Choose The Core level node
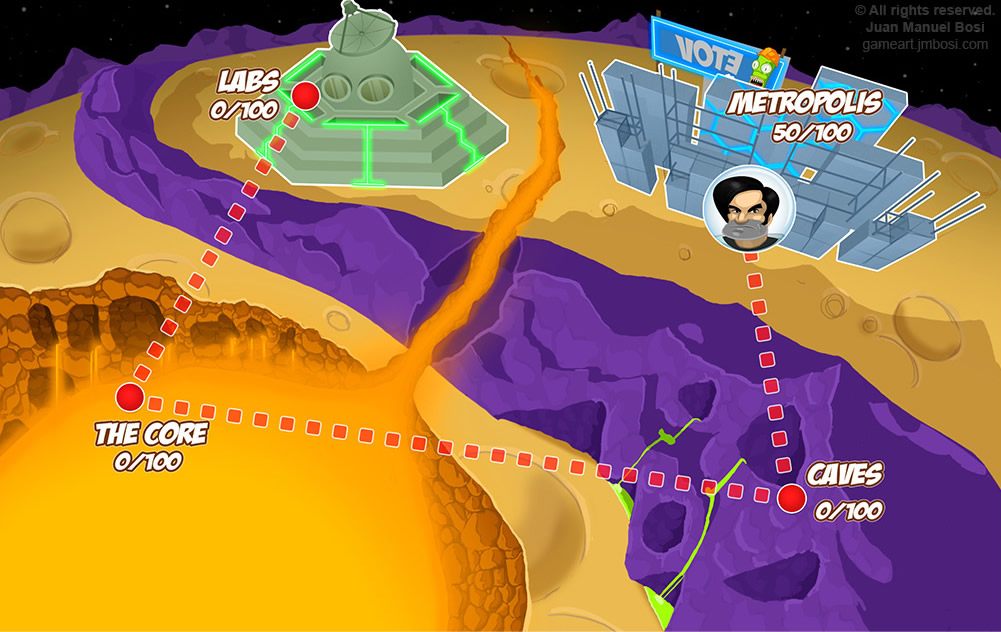This screenshot has width=1001, height=632. [129, 397]
